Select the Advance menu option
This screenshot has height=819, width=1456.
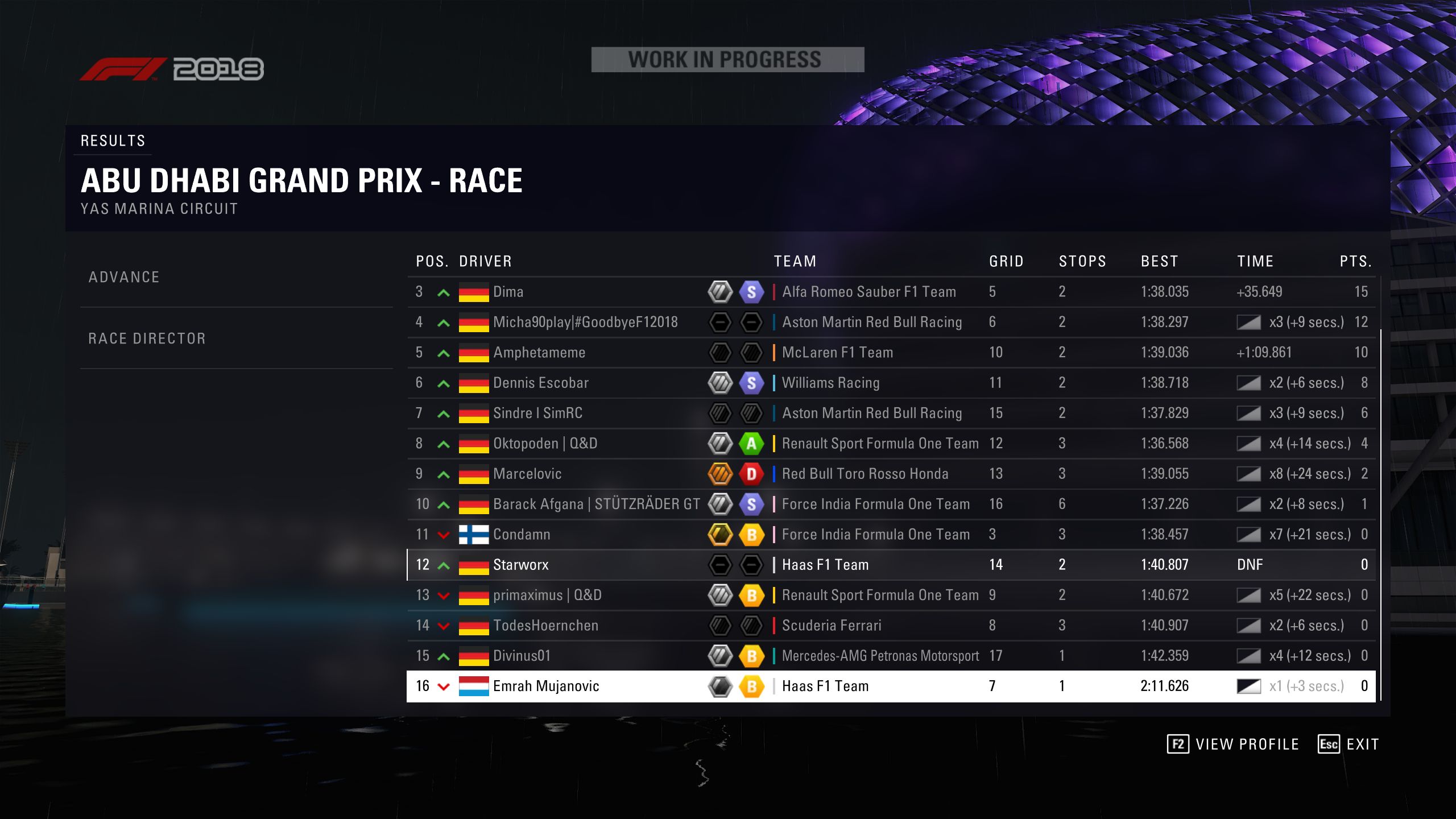124,278
